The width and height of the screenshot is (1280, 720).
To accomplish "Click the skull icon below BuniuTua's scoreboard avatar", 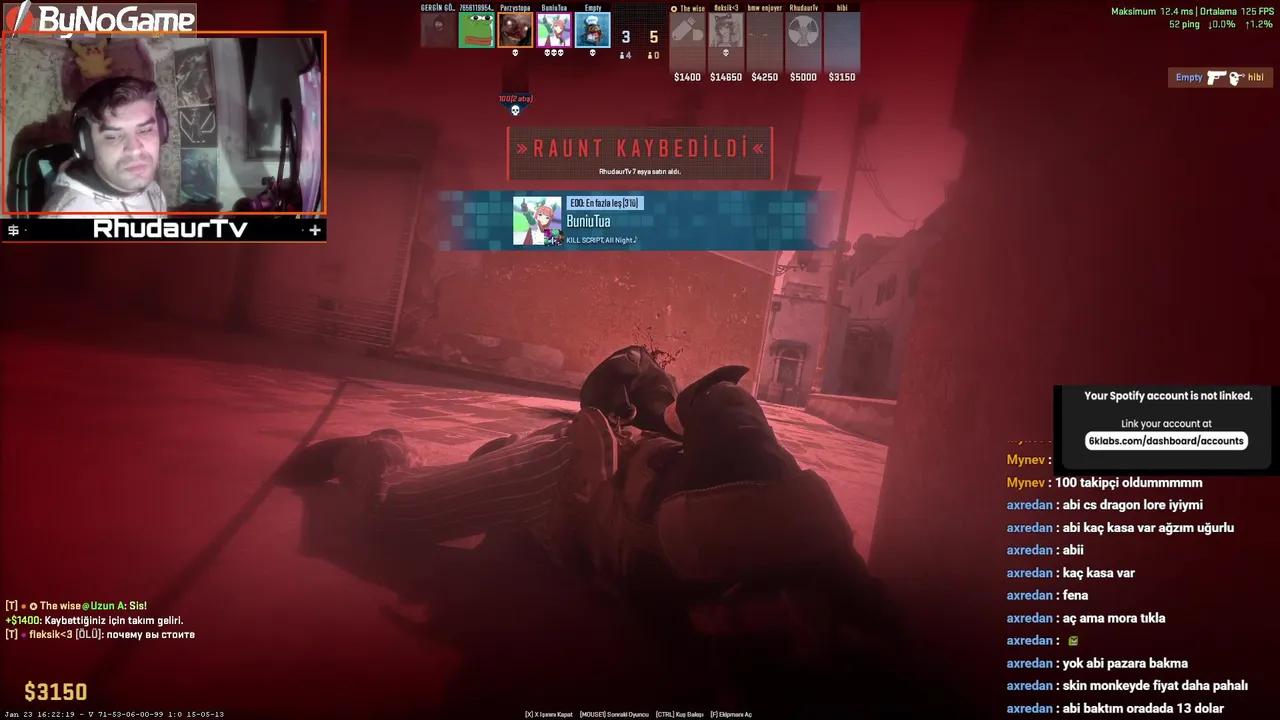I will point(553,52).
